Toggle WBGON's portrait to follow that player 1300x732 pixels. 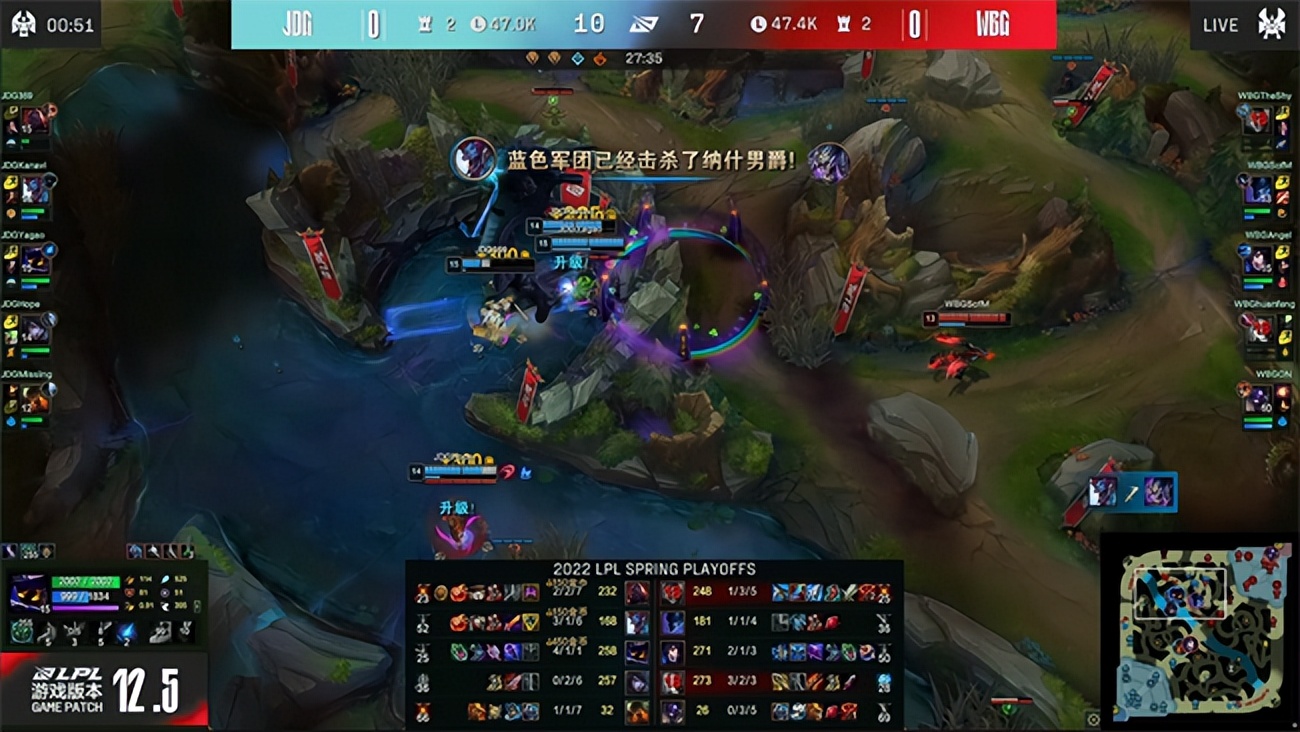tap(1258, 400)
